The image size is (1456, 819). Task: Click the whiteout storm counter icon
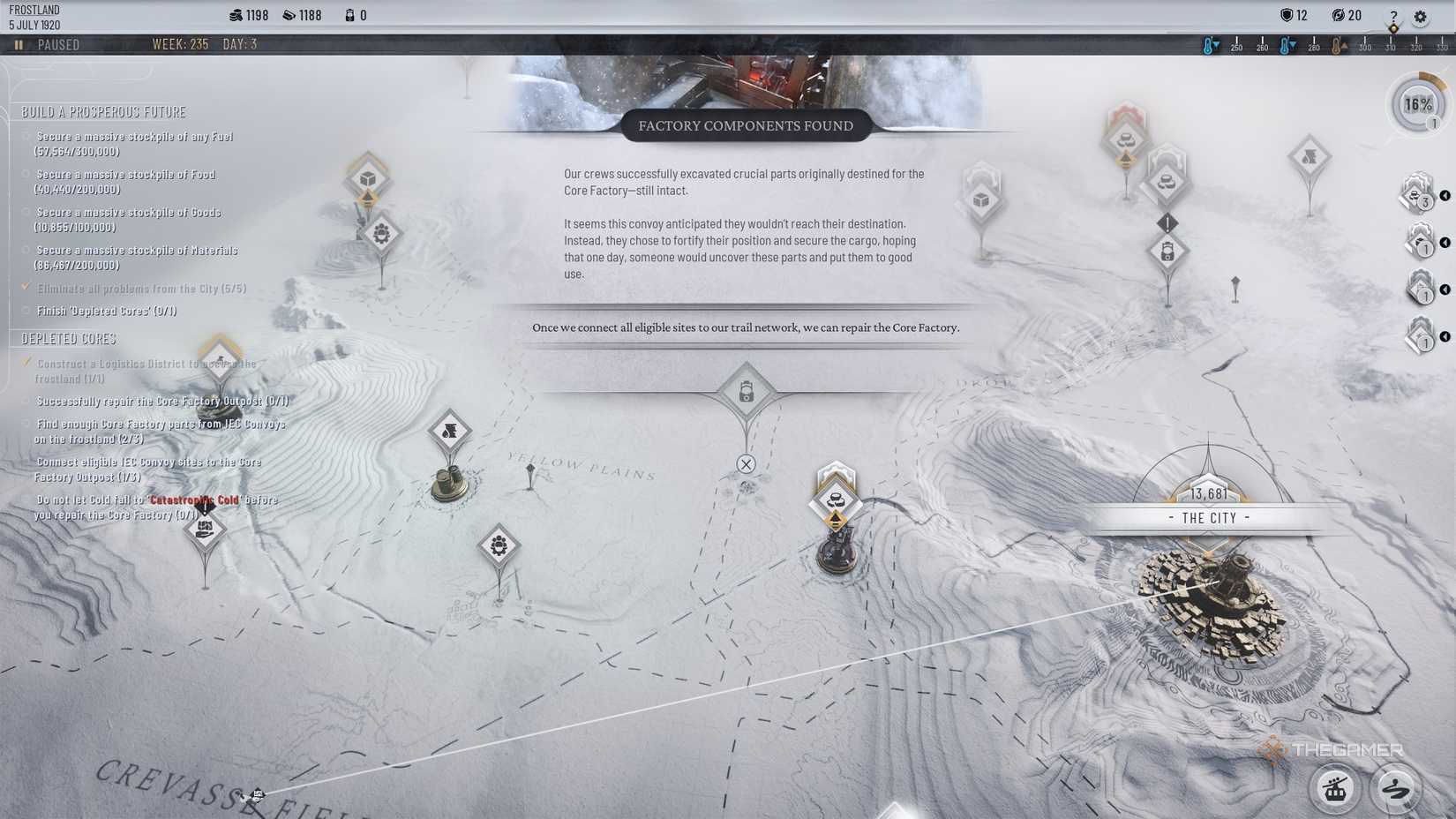(x=1346, y=15)
